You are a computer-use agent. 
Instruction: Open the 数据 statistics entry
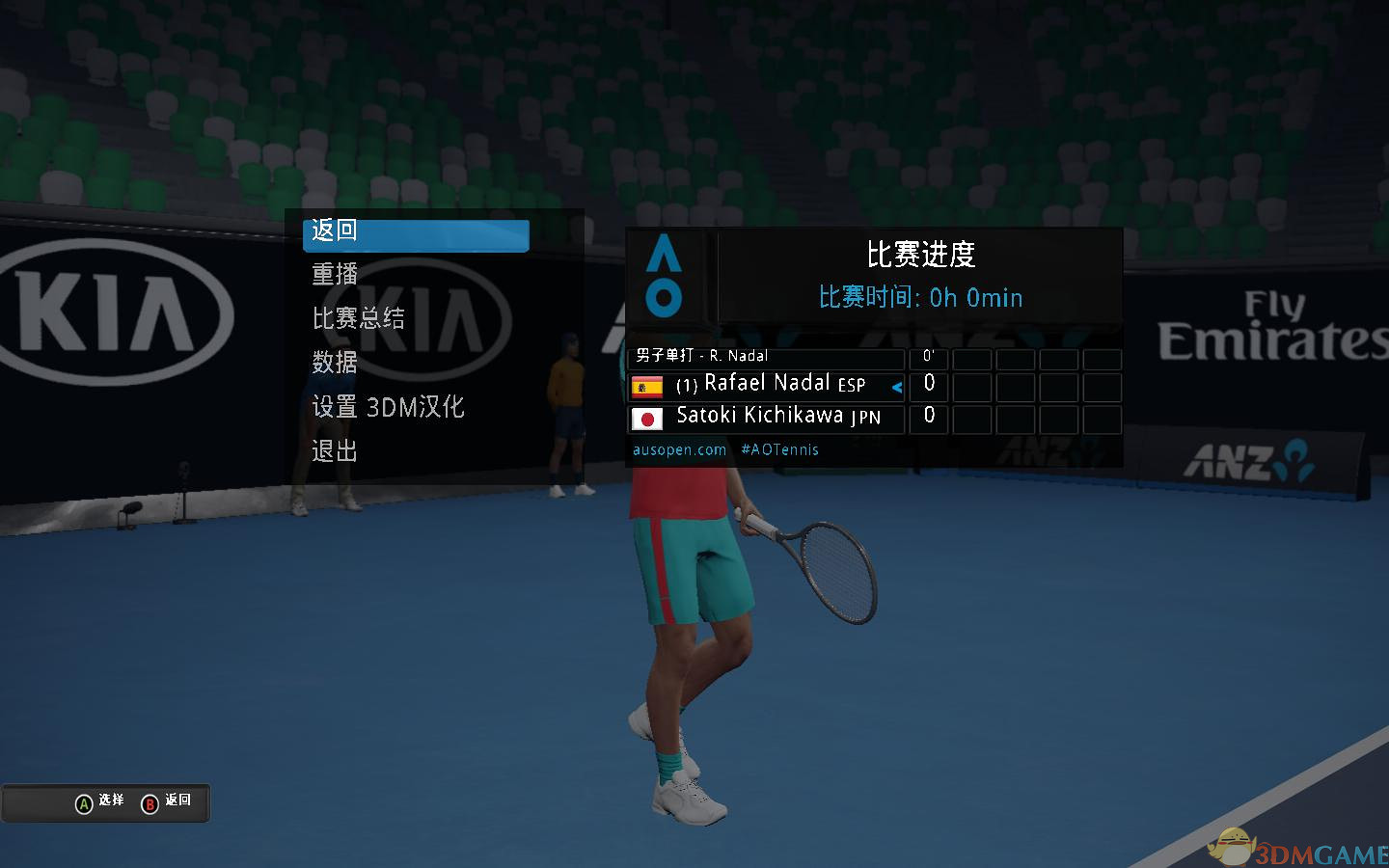[x=335, y=363]
